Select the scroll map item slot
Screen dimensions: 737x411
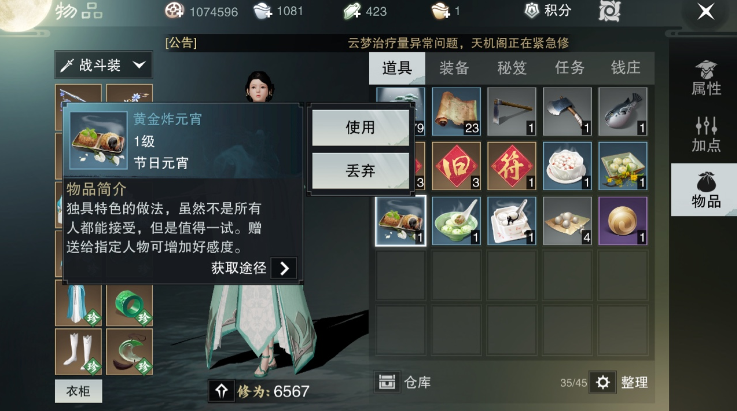click(x=456, y=112)
